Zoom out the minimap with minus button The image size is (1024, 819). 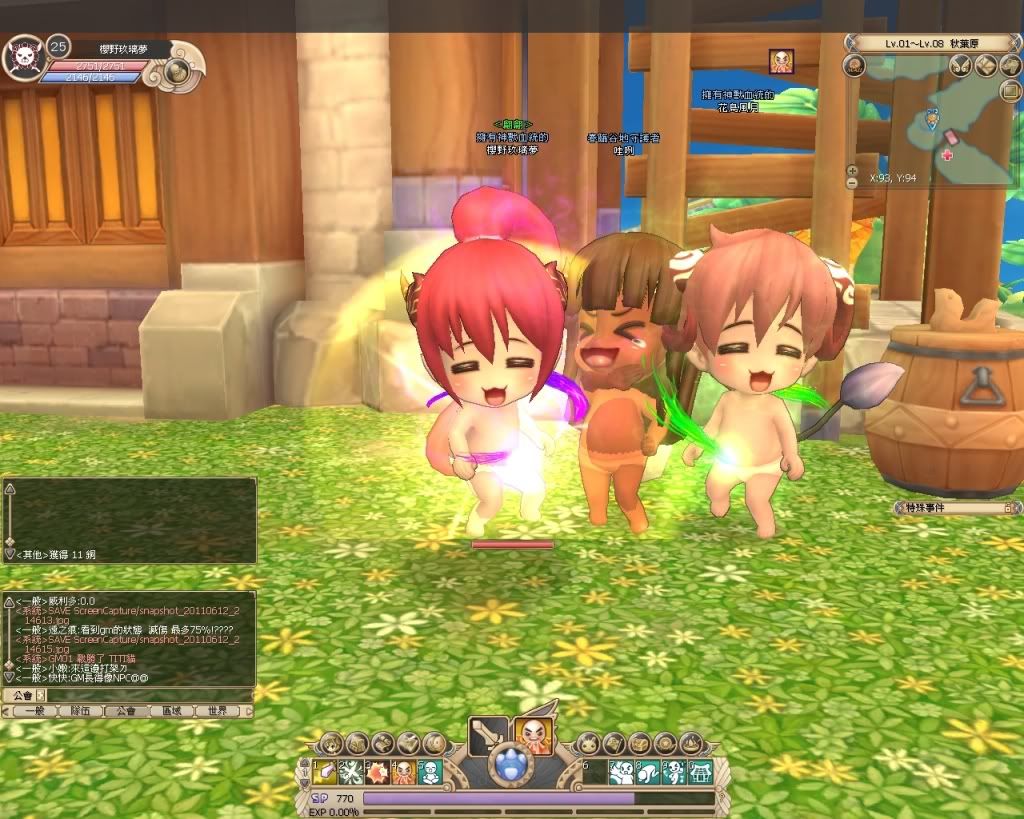[x=852, y=183]
